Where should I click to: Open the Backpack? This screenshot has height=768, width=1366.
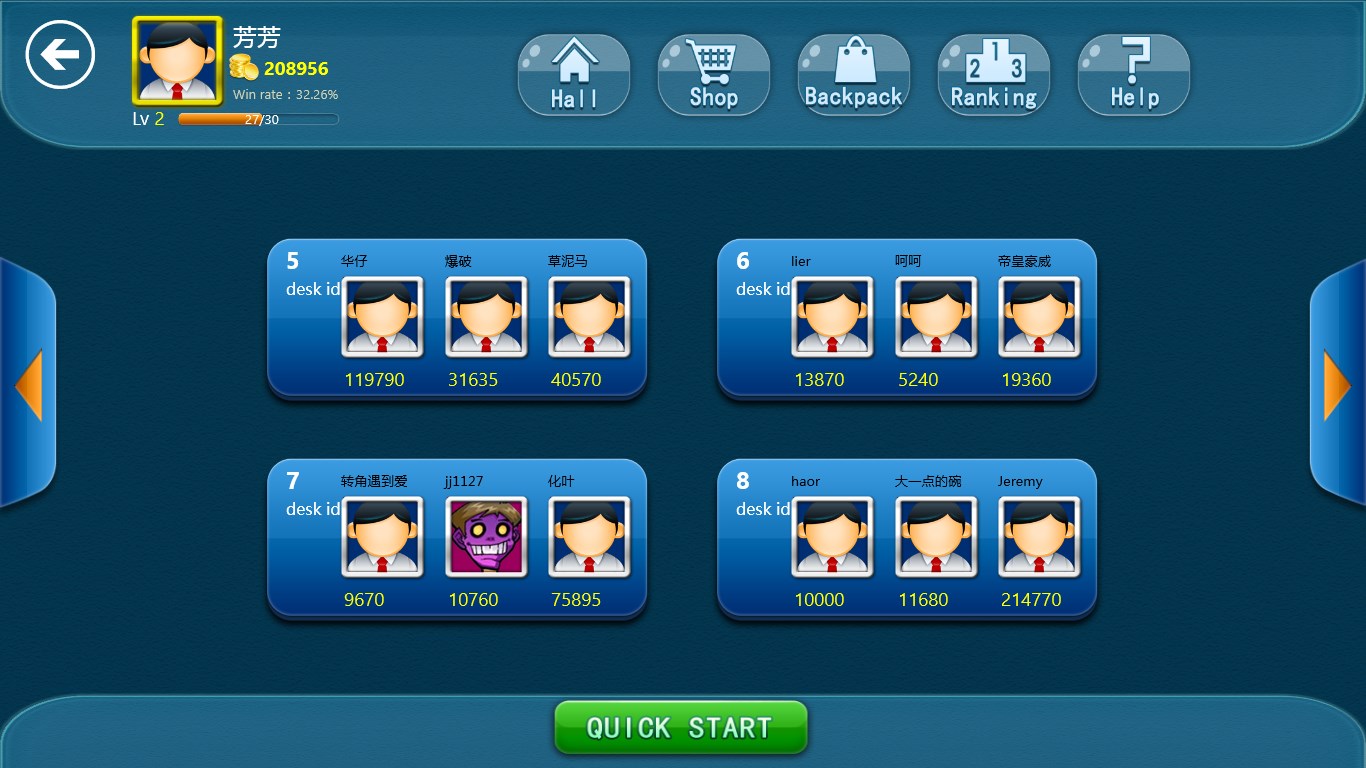853,75
